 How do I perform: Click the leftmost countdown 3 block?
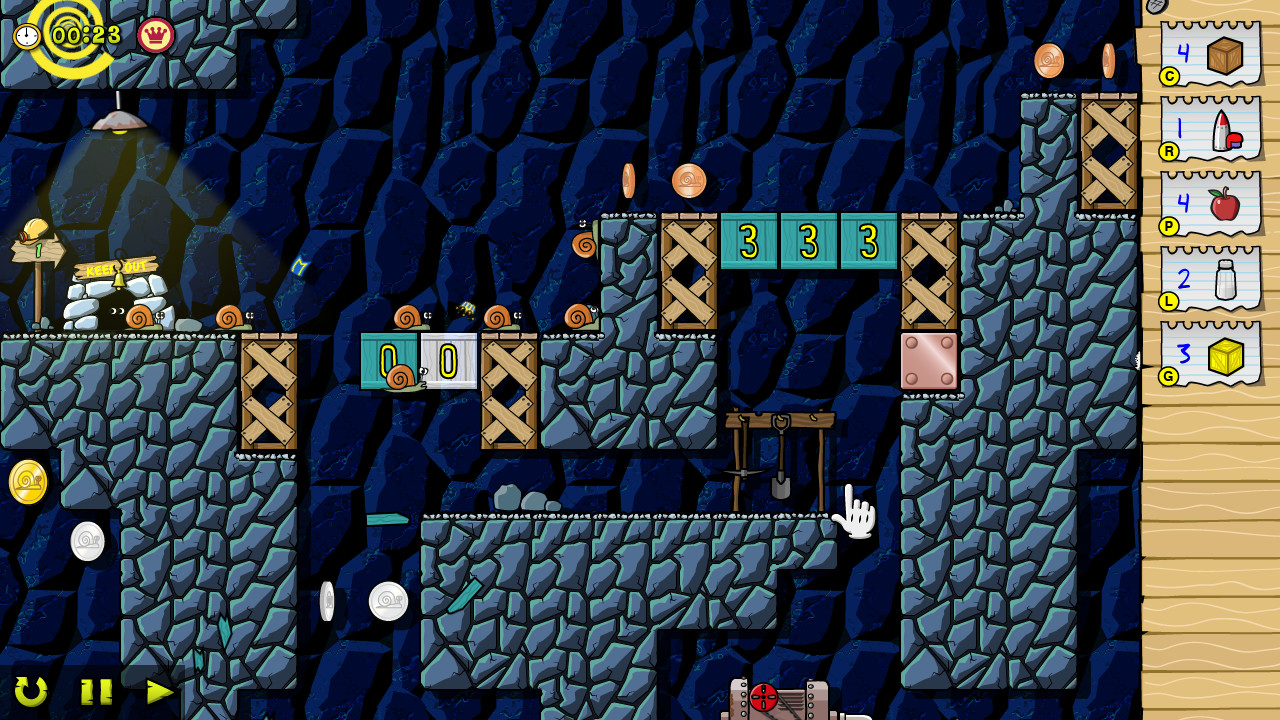747,243
